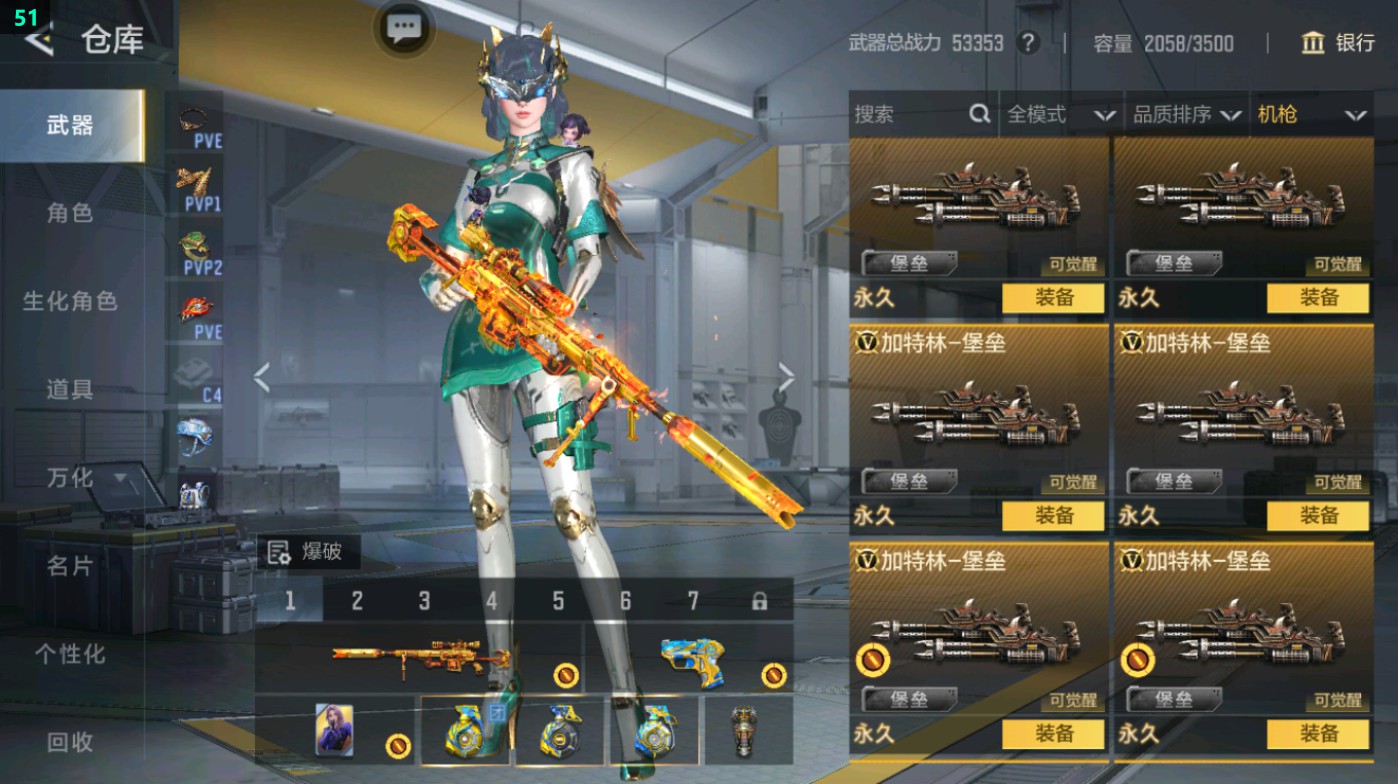Open the 品质排序 sort dropdown
The width and height of the screenshot is (1398, 784).
point(1186,115)
